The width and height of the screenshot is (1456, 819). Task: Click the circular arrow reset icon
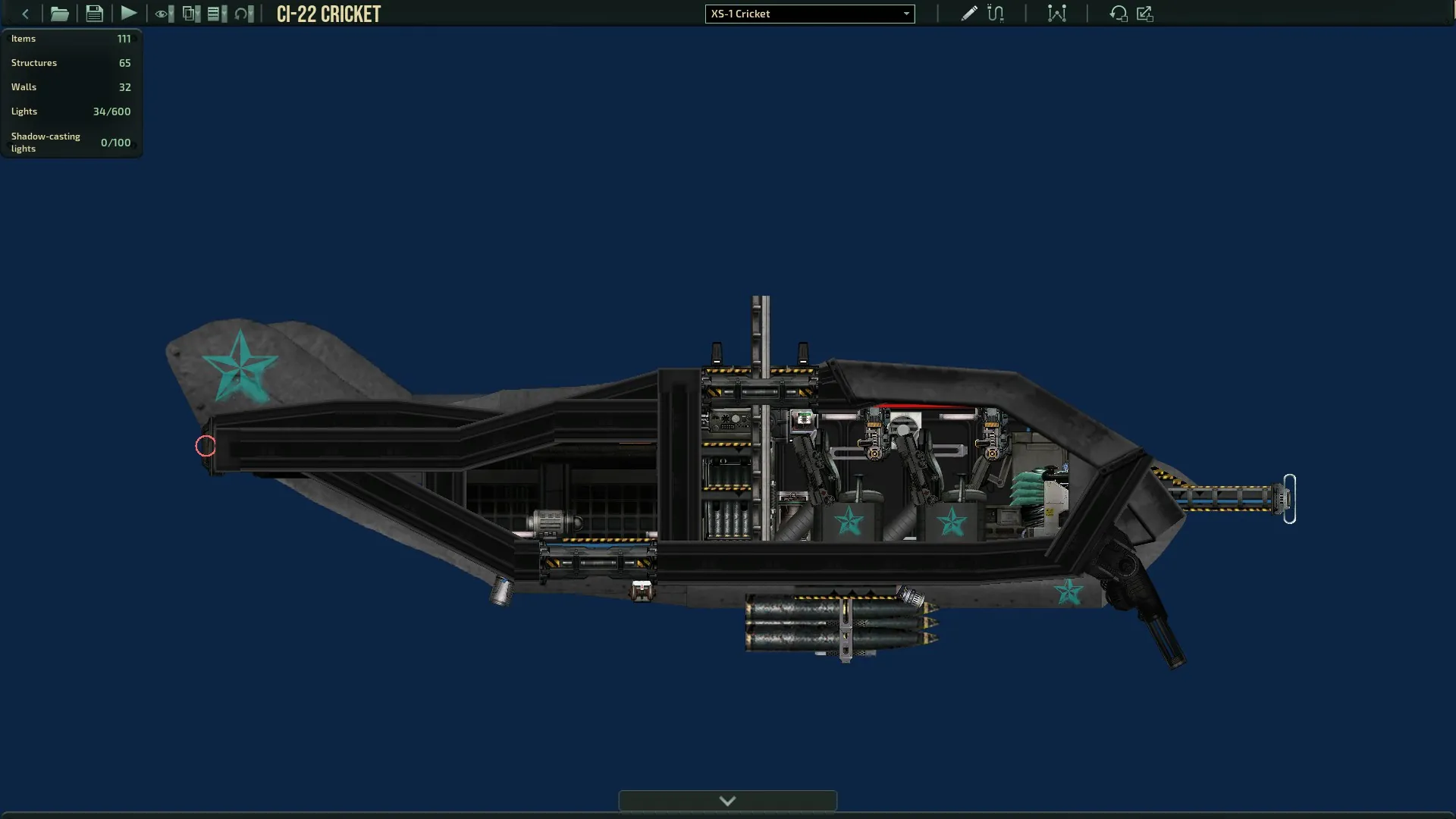click(x=1118, y=14)
